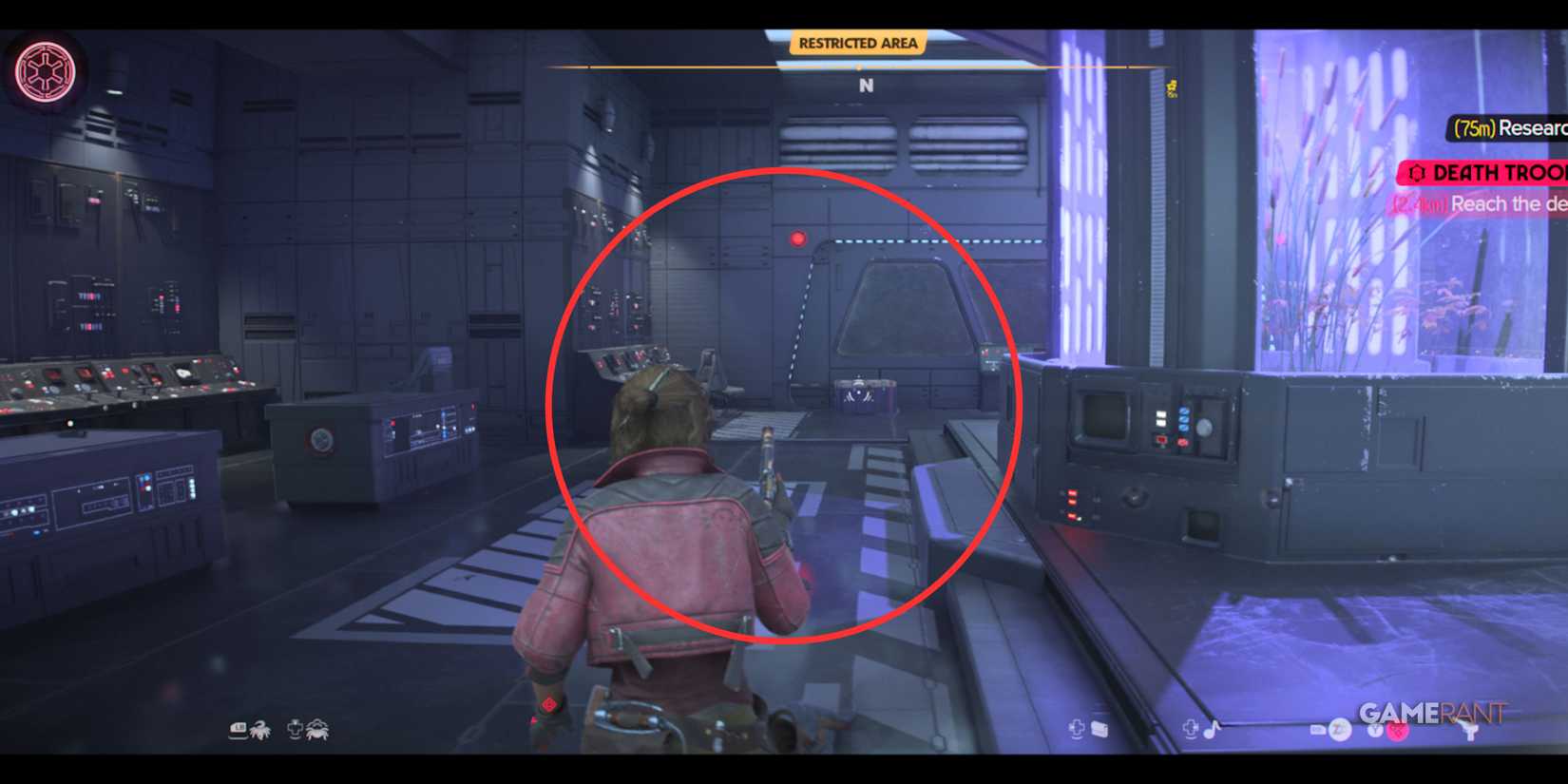Click the RESTRICTED AREA banner
Image resolution: width=1568 pixels, height=784 pixels.
click(x=858, y=43)
